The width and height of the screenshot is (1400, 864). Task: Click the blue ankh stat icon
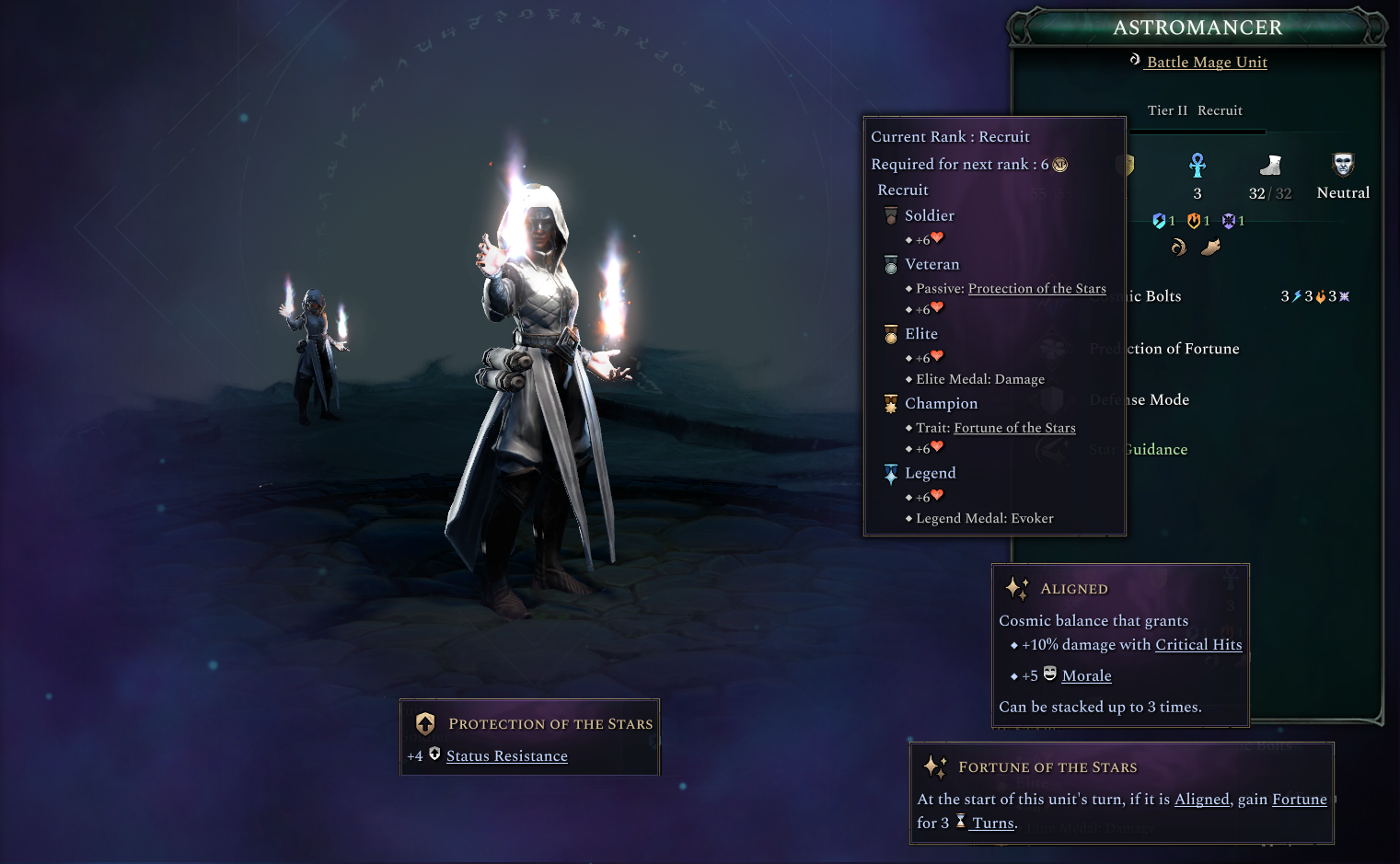(x=1197, y=166)
